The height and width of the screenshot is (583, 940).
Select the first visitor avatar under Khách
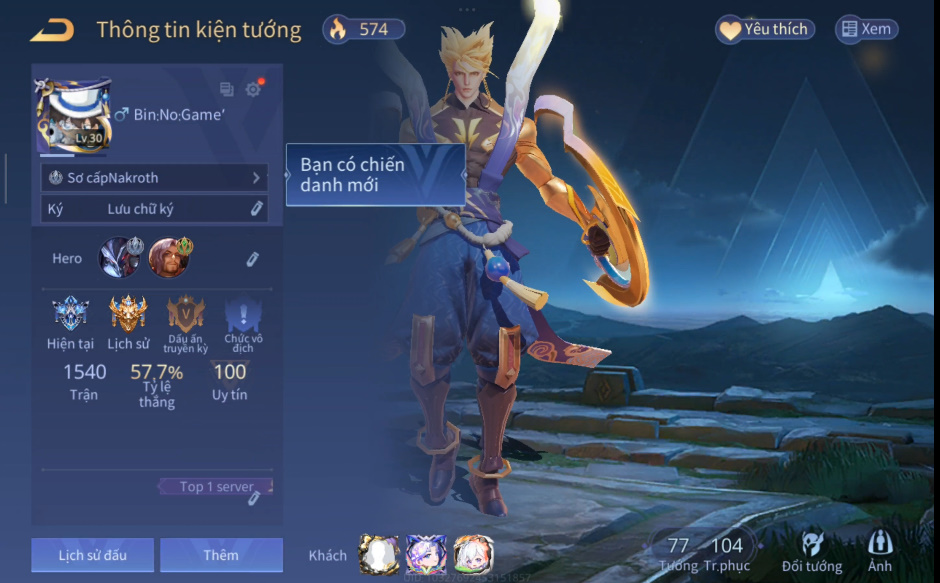coord(379,554)
